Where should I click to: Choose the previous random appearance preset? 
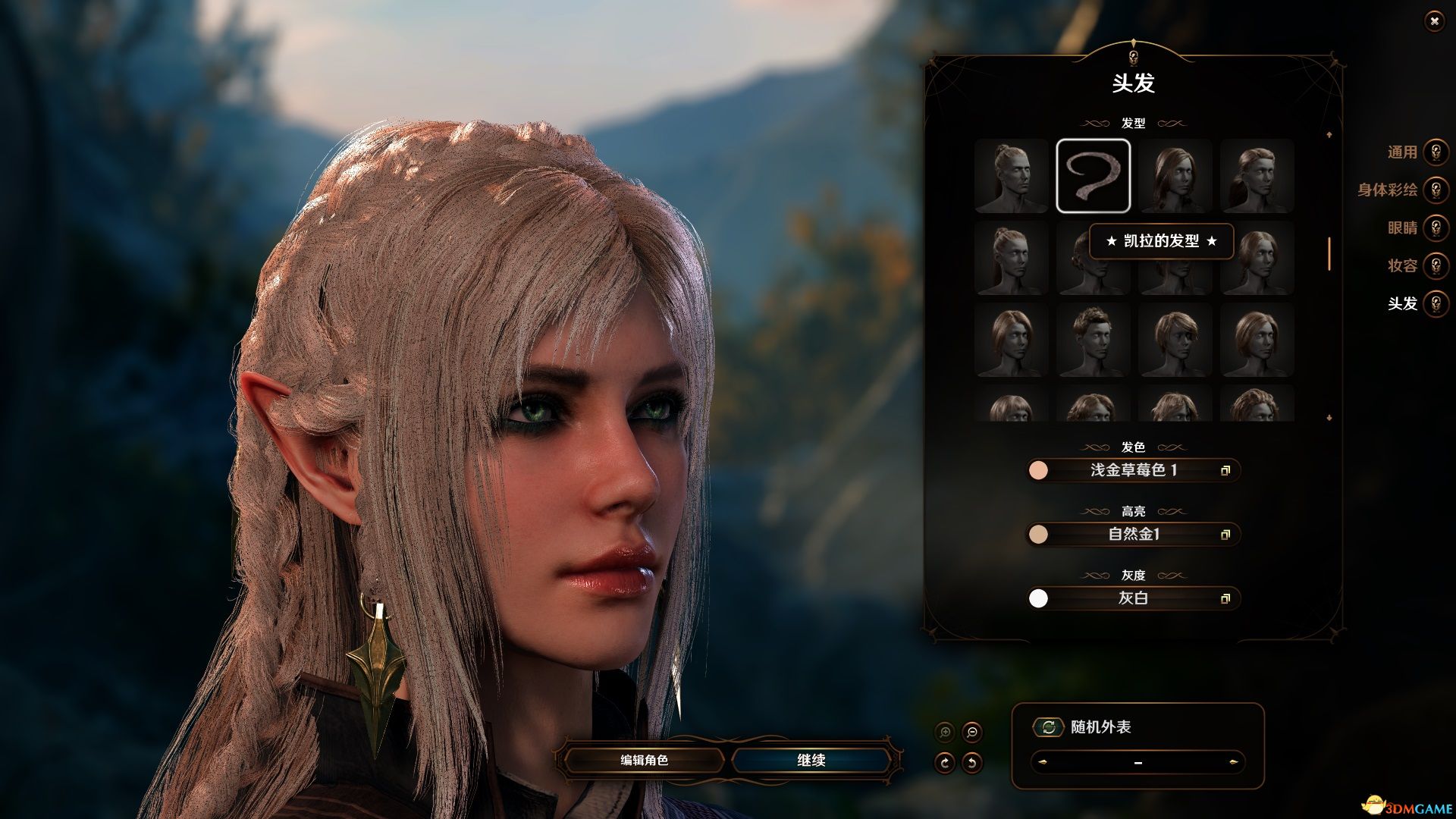[1043, 762]
